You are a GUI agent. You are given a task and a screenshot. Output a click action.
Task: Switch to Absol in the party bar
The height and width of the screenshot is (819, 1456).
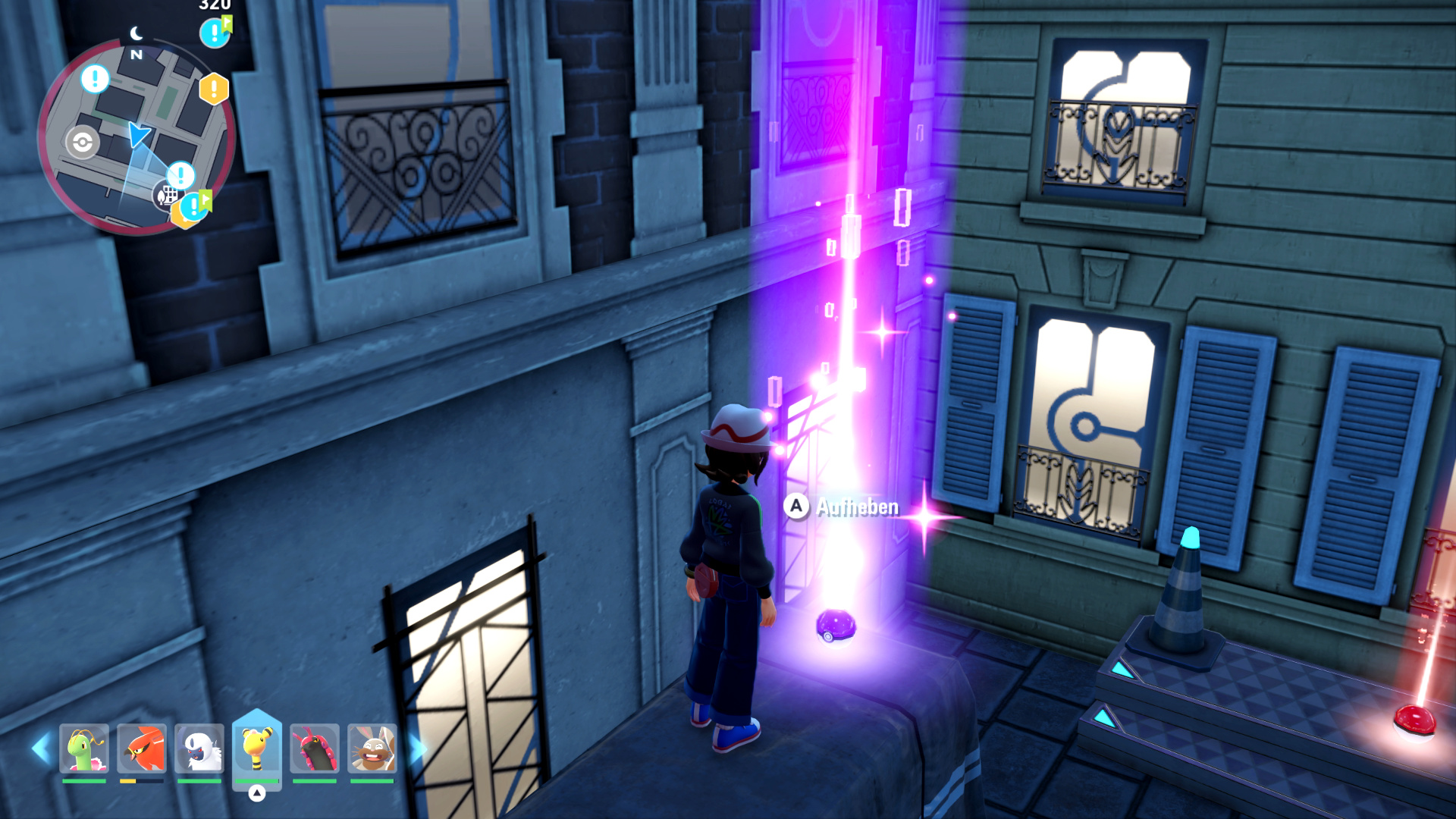(199, 749)
